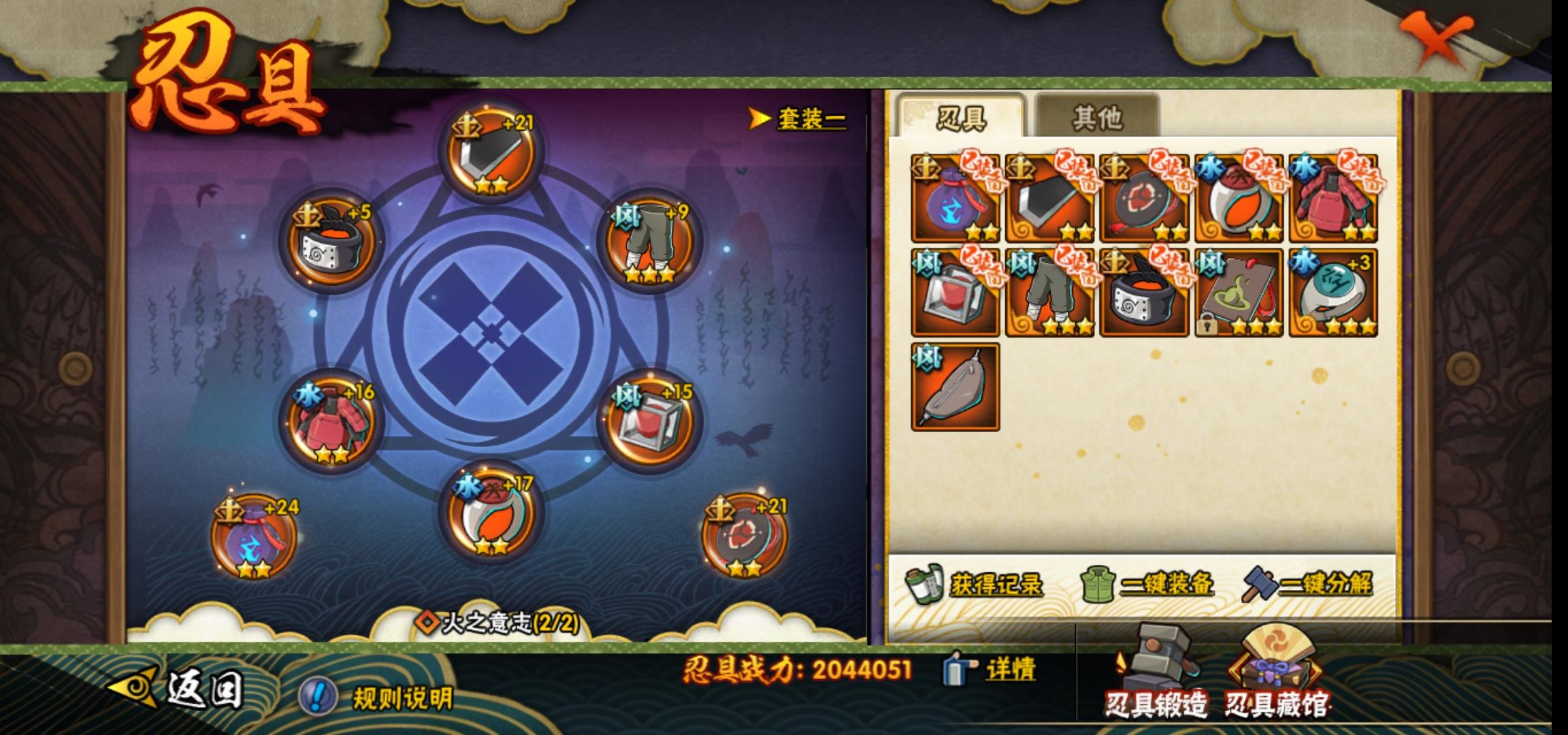Select the equipped +21 blade slot
This screenshot has width=1568, height=735.
[x=491, y=155]
